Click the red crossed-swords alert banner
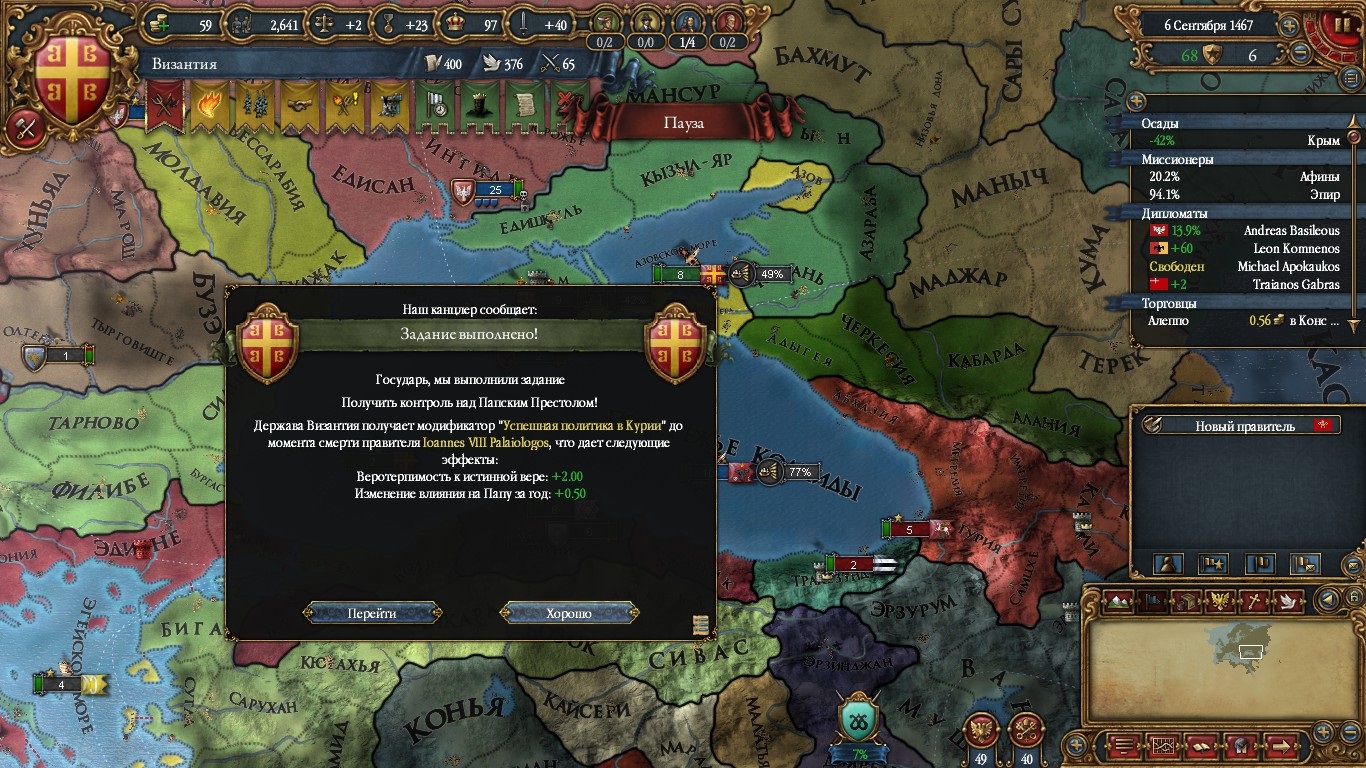The height and width of the screenshot is (768, 1366). click(165, 106)
